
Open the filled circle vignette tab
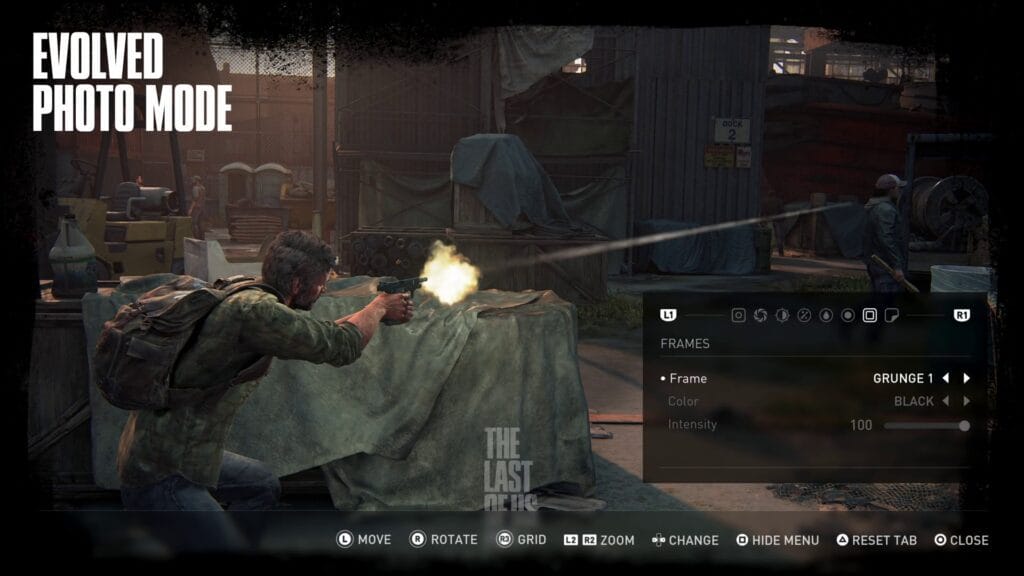point(848,315)
